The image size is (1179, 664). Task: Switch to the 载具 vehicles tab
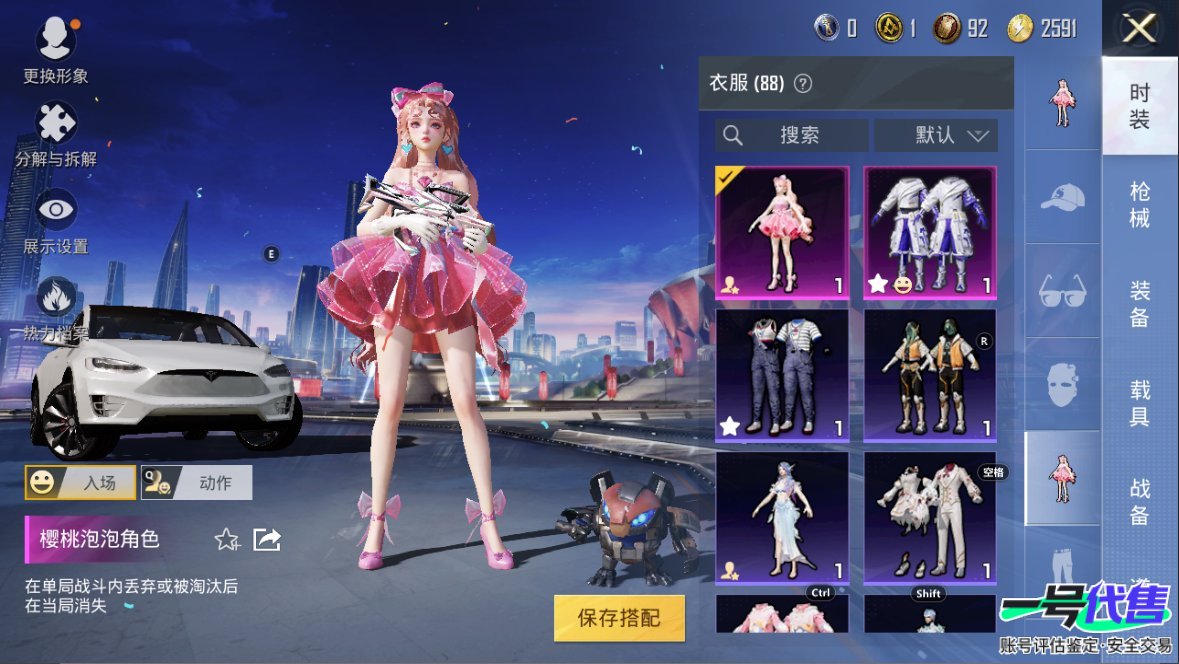point(1140,402)
